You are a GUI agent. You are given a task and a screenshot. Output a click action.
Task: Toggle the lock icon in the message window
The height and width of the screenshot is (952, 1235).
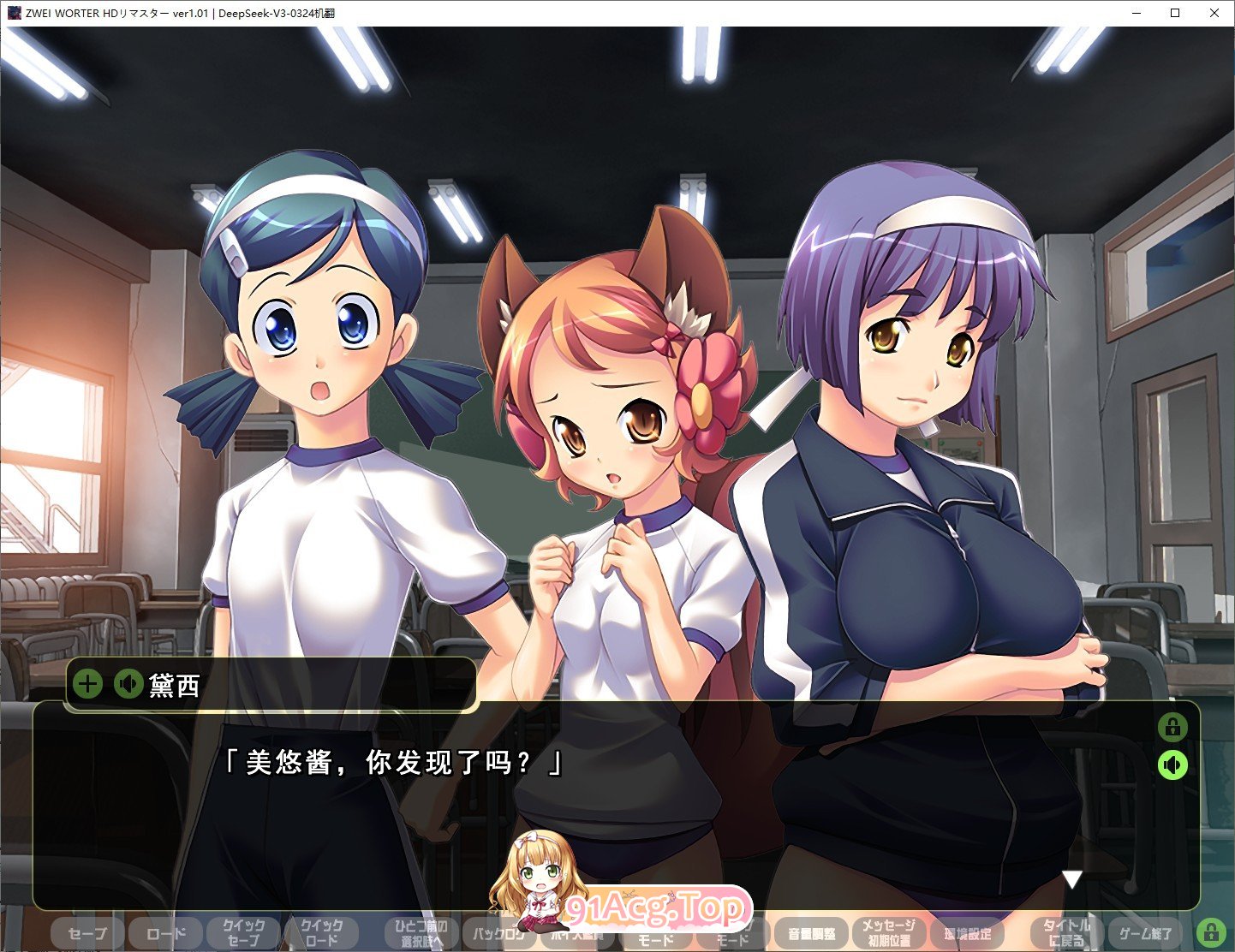point(1172,728)
